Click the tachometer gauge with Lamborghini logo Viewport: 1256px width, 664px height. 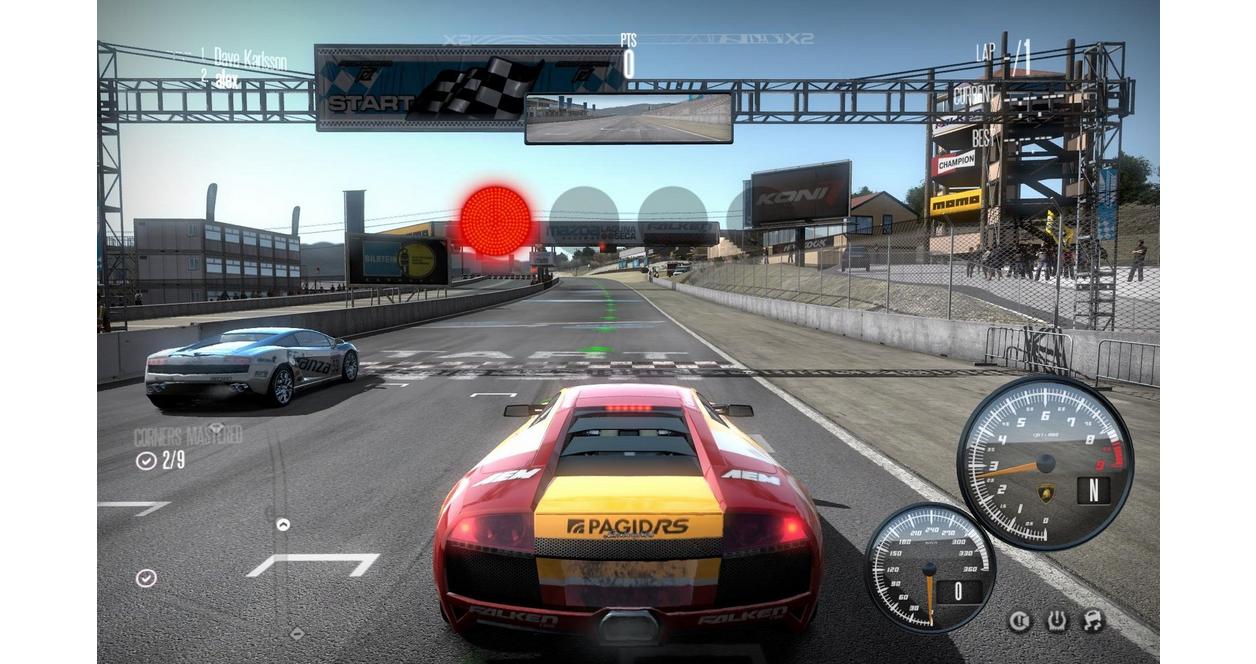[x=1045, y=462]
